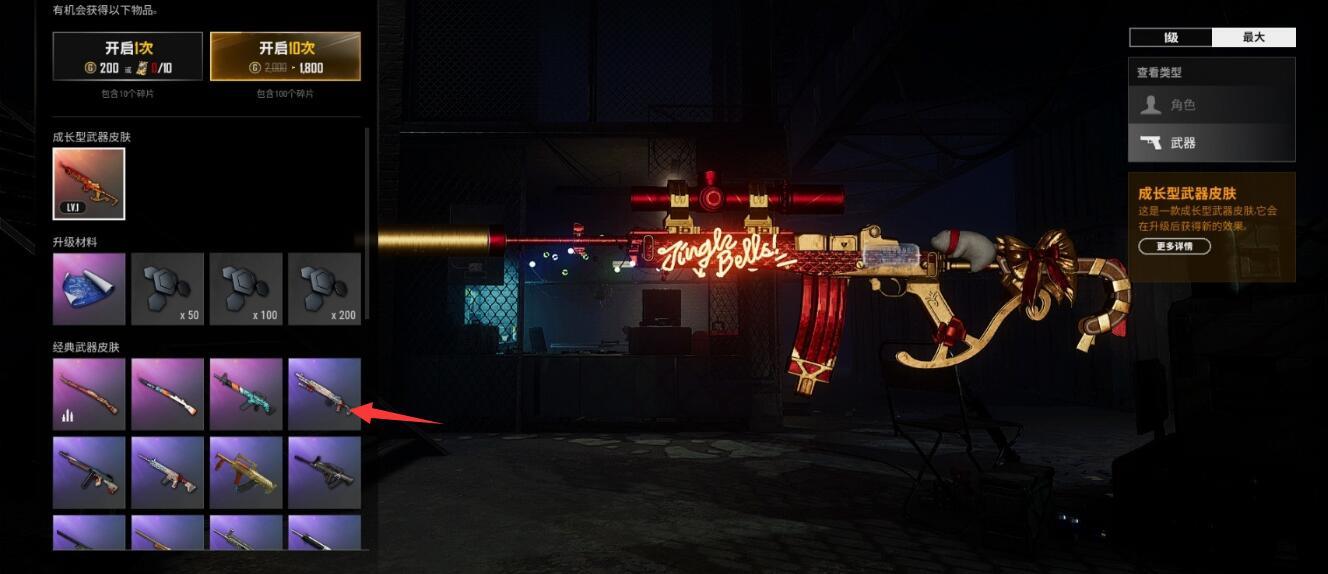Select the teal assault rifle skin
The image size is (1328, 574).
click(246, 394)
